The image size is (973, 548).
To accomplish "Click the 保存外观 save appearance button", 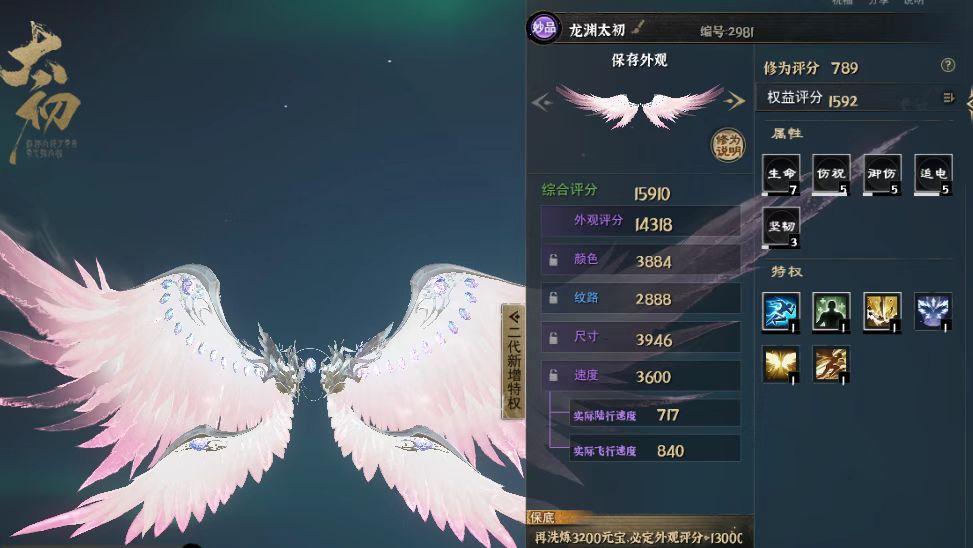I will (x=639, y=60).
